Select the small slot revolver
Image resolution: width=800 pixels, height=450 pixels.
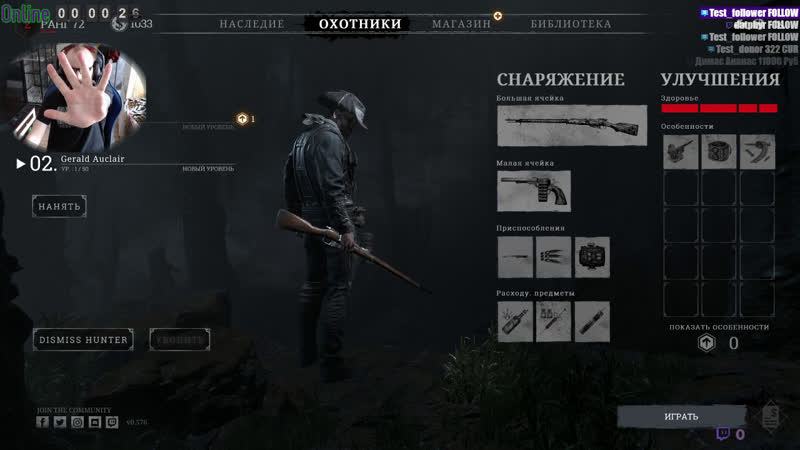pyautogui.click(x=533, y=191)
